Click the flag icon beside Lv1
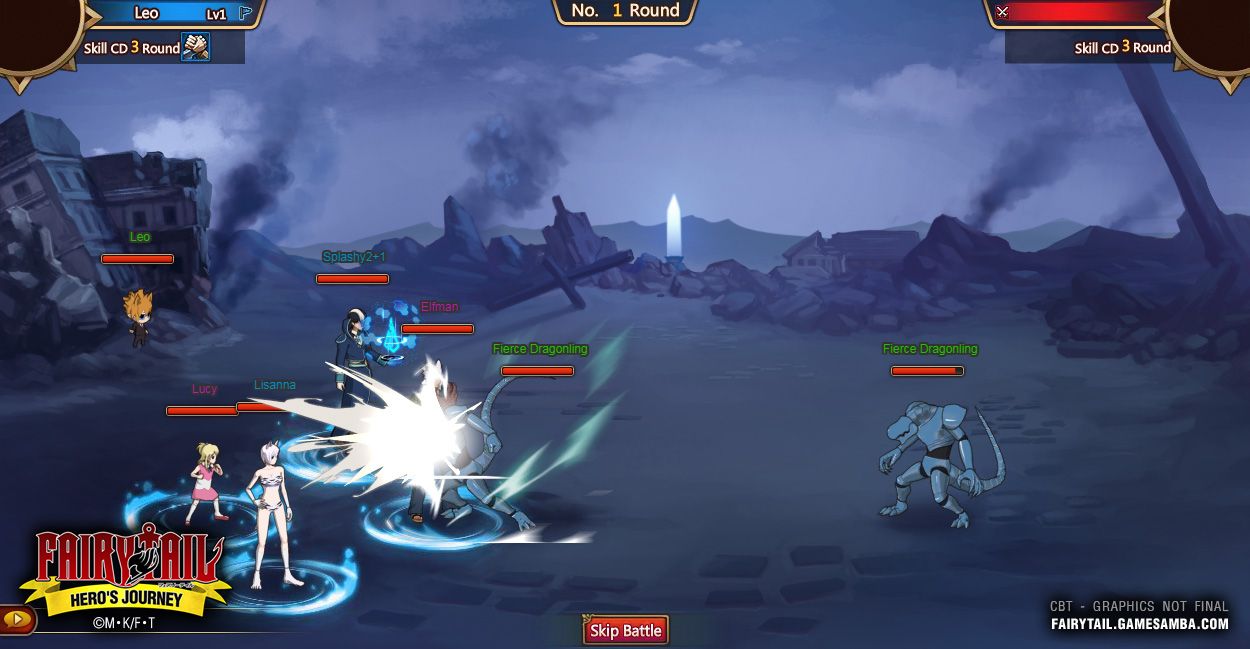The width and height of the screenshot is (1250, 649). point(246,14)
